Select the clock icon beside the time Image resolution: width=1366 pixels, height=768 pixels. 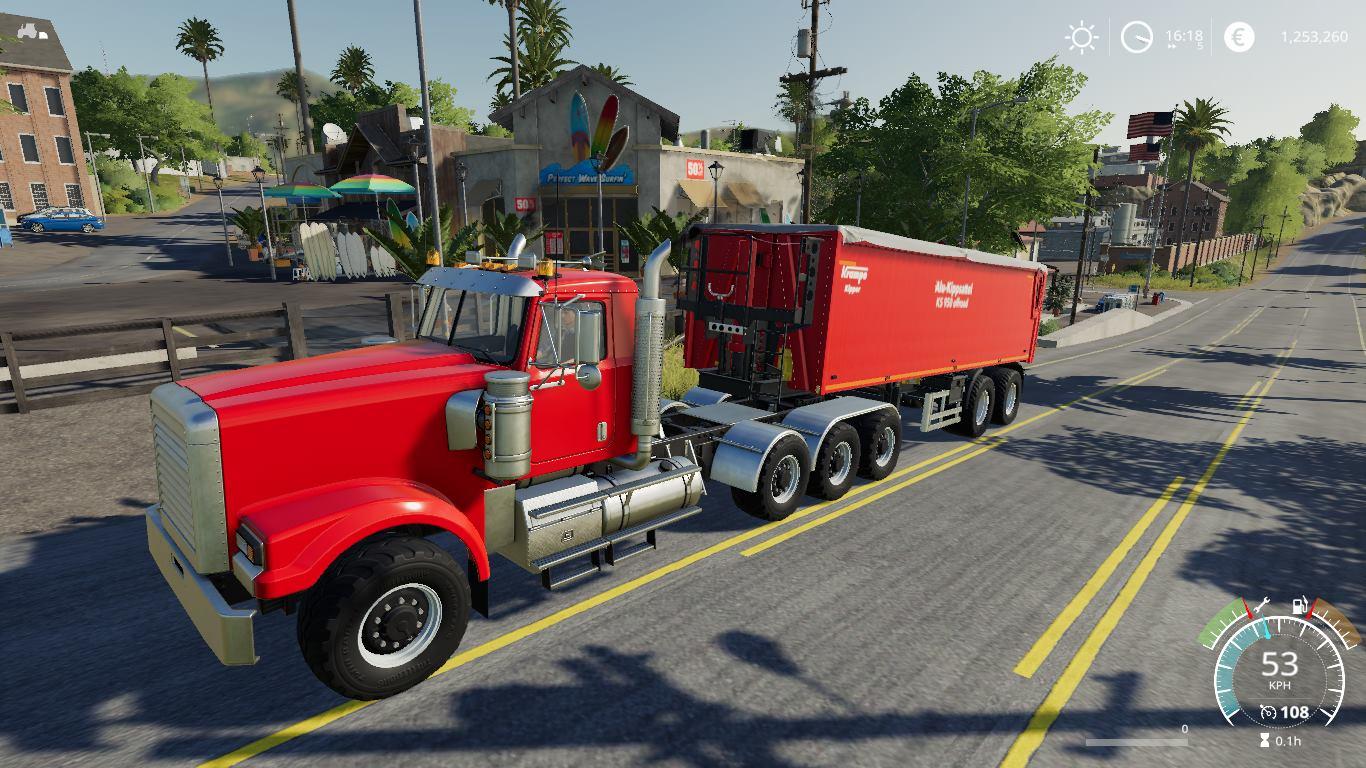click(x=1137, y=38)
